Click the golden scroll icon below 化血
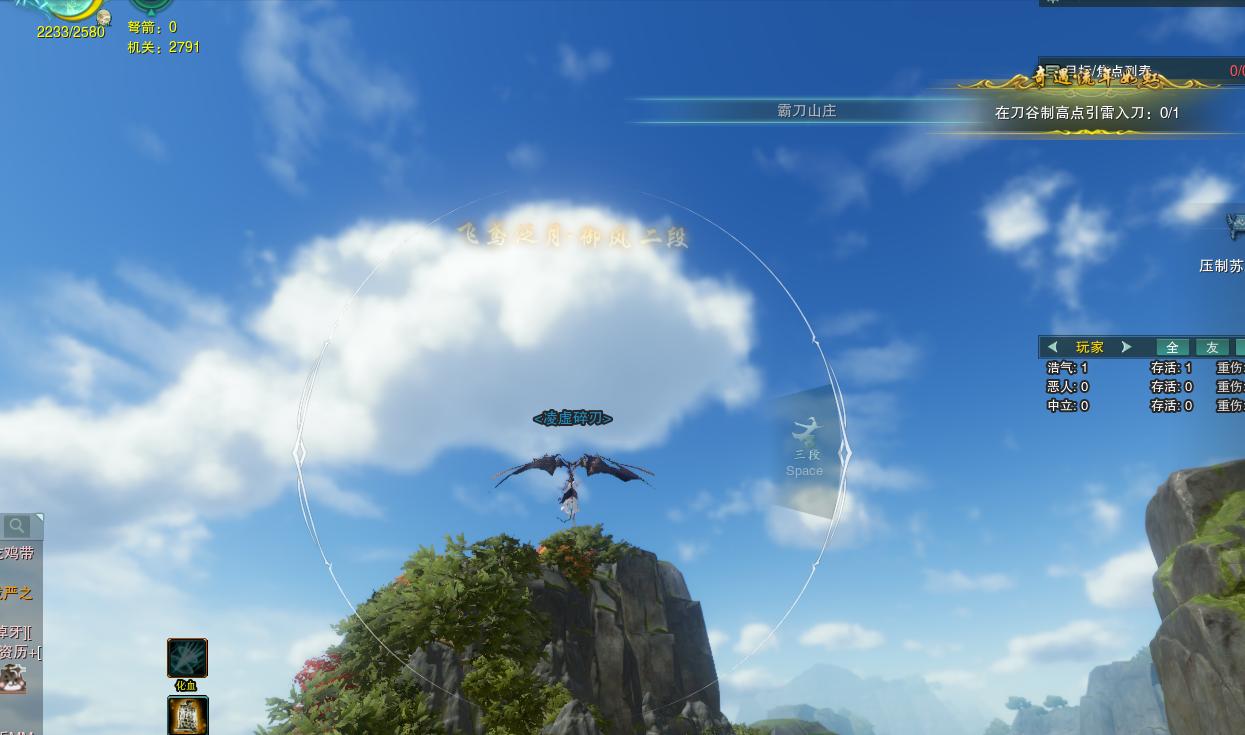 point(187,715)
